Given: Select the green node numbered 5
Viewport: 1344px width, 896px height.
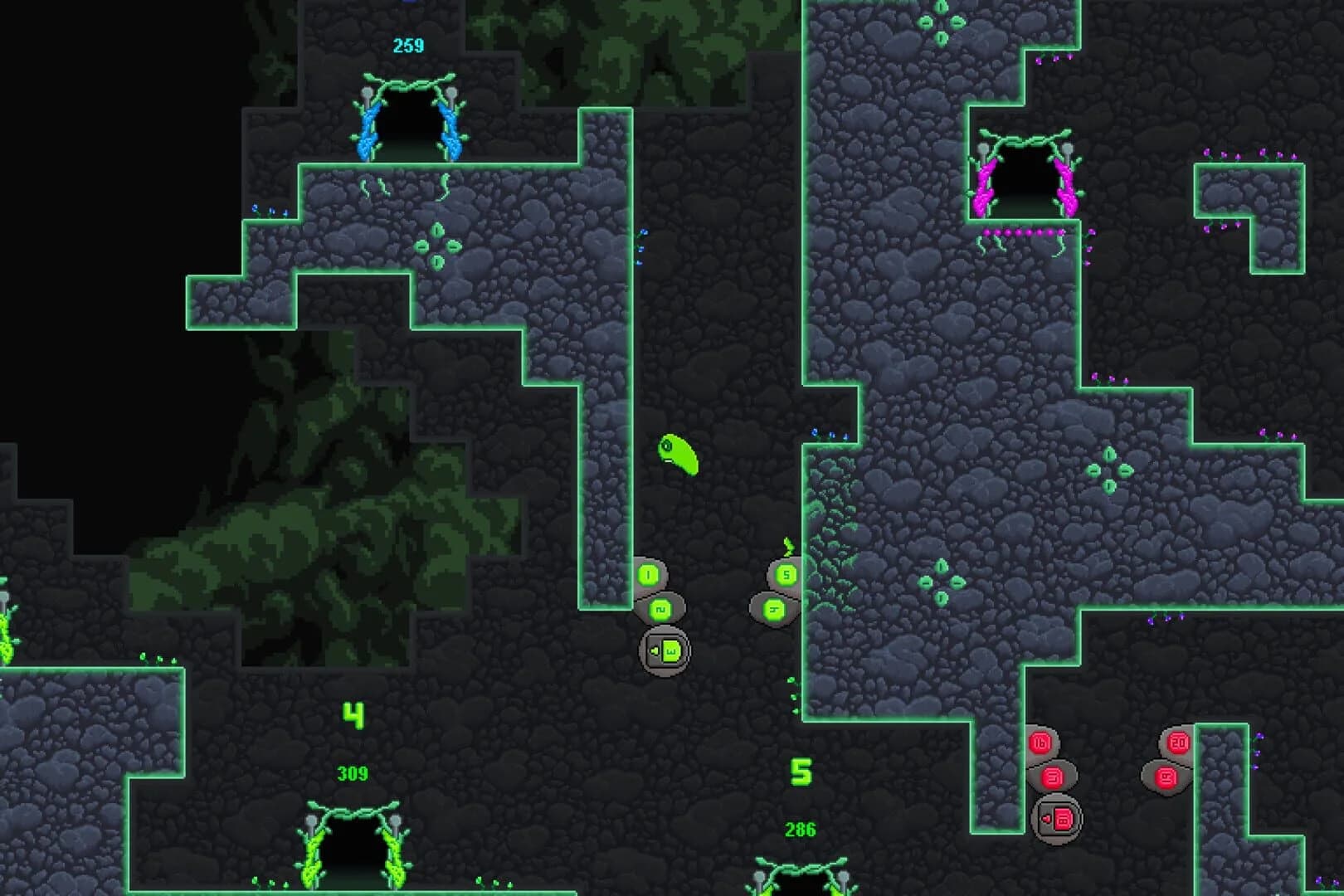Looking at the screenshot, I should 786,574.
